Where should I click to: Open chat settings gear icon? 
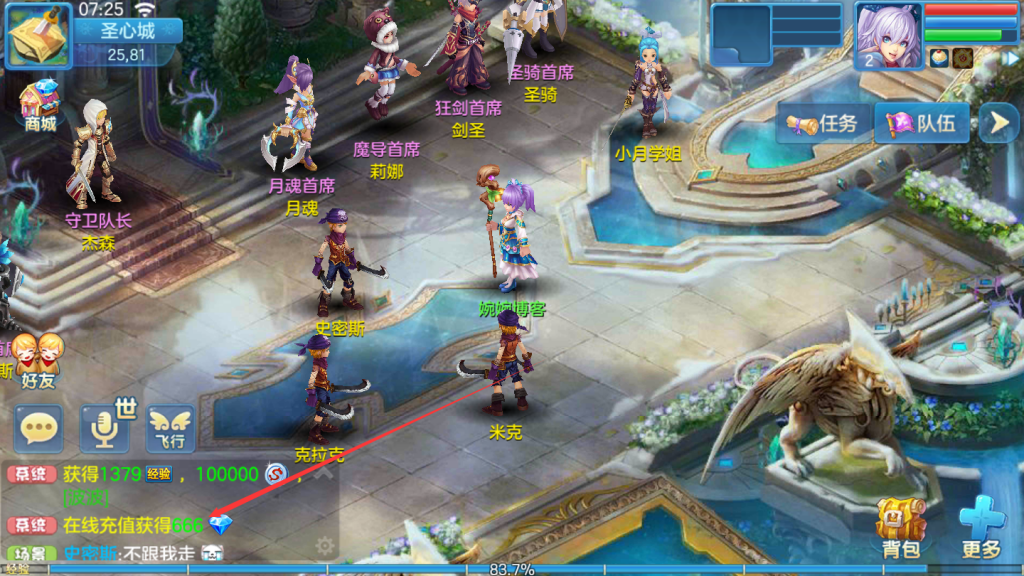pyautogui.click(x=324, y=545)
